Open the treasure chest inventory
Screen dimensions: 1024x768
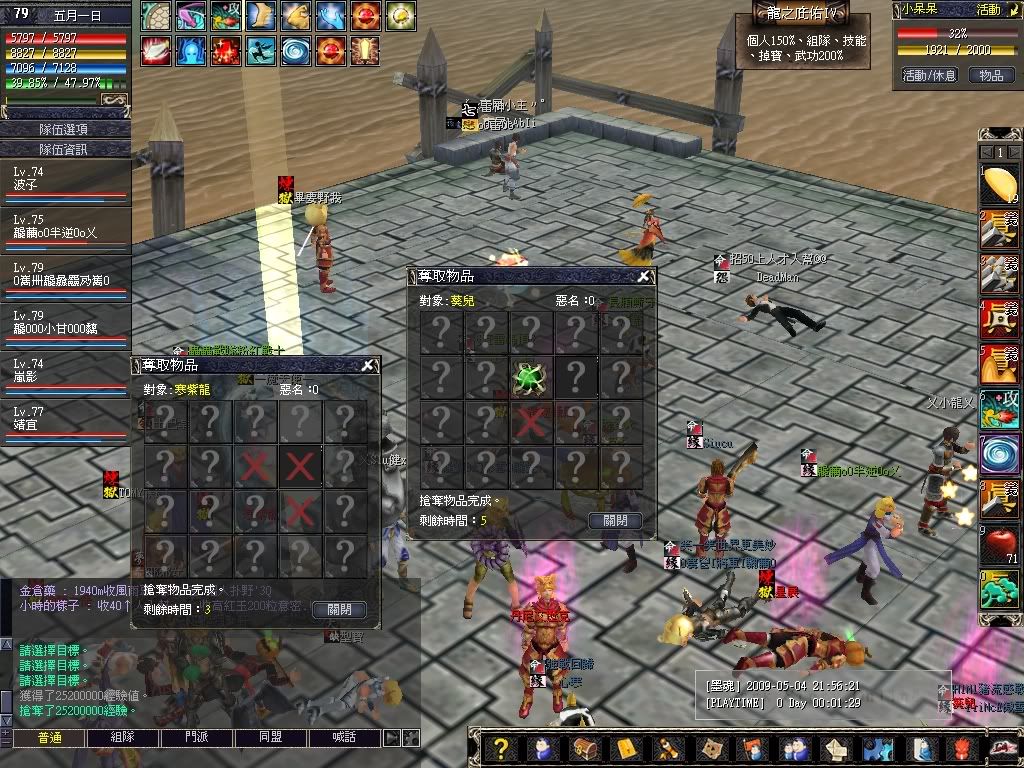point(583,749)
